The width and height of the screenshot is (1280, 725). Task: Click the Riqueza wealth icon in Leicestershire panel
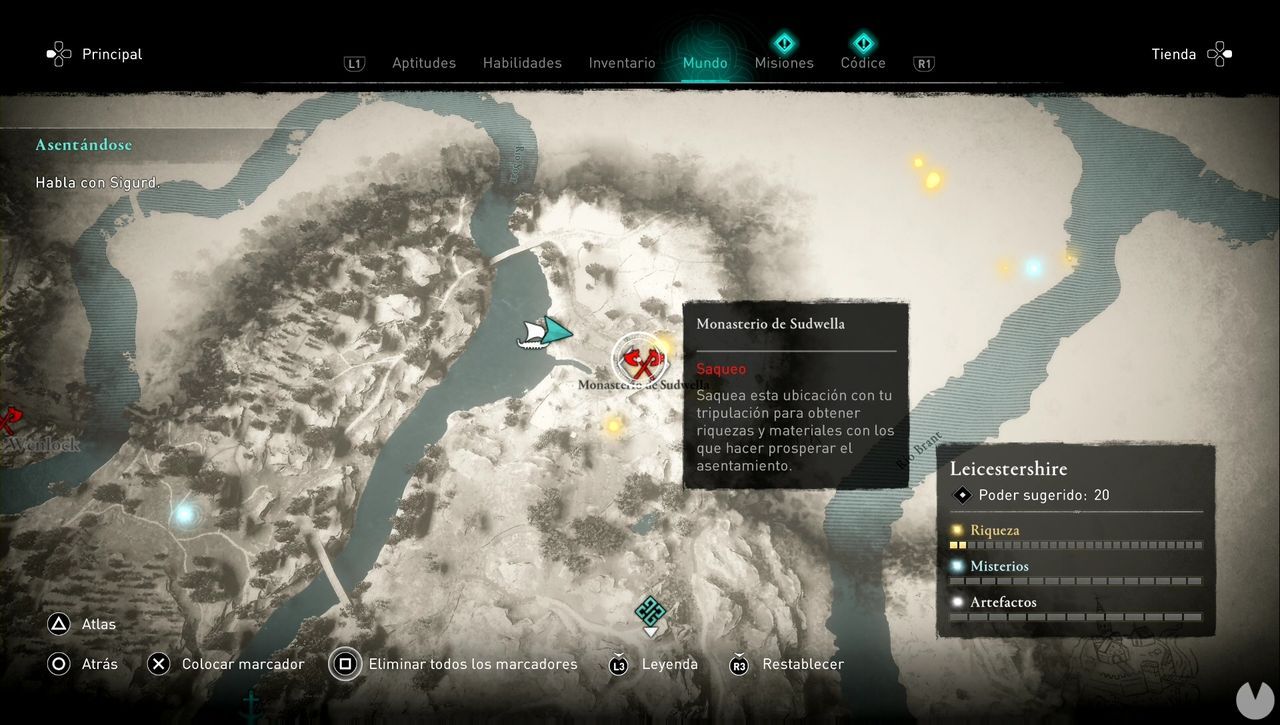(x=957, y=530)
